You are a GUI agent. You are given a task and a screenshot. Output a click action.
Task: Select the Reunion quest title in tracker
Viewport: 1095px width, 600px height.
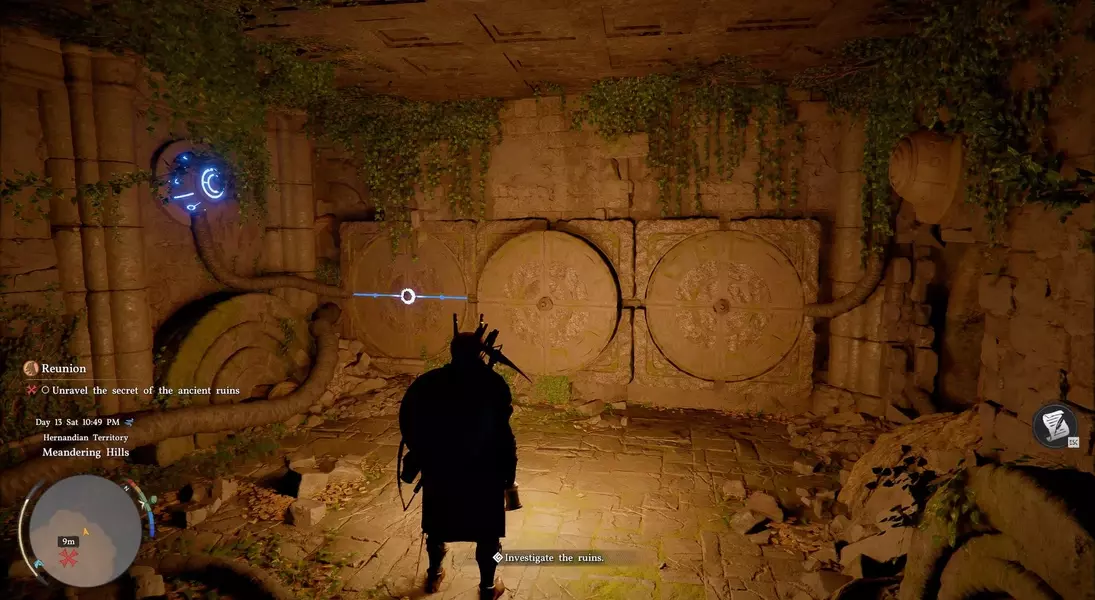pyautogui.click(x=63, y=369)
